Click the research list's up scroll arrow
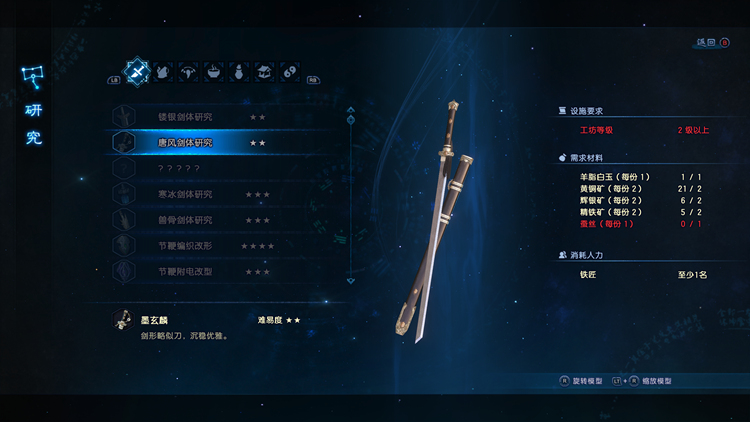Image resolution: width=750 pixels, height=422 pixels. pos(350,110)
